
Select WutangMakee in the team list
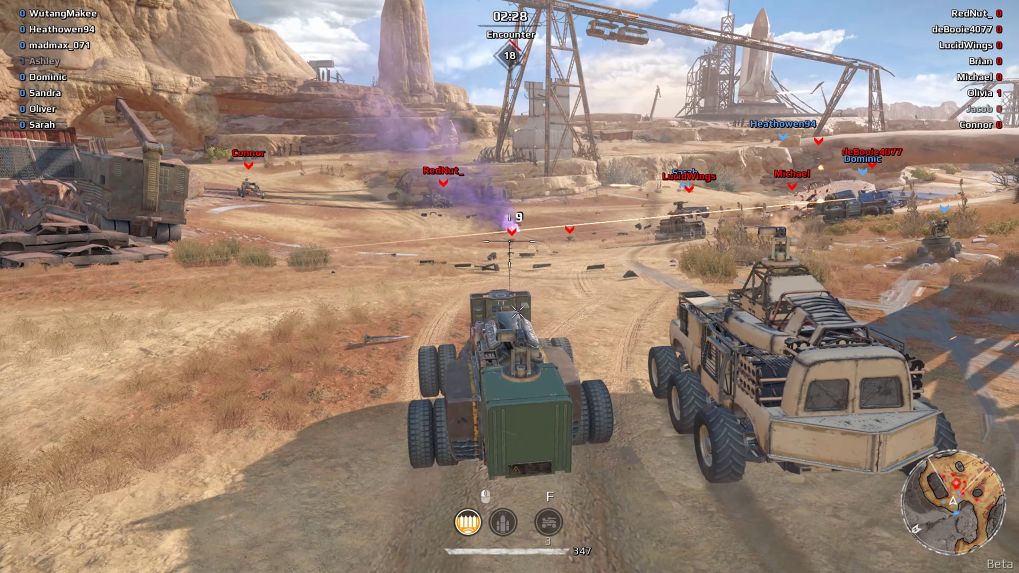61,13
